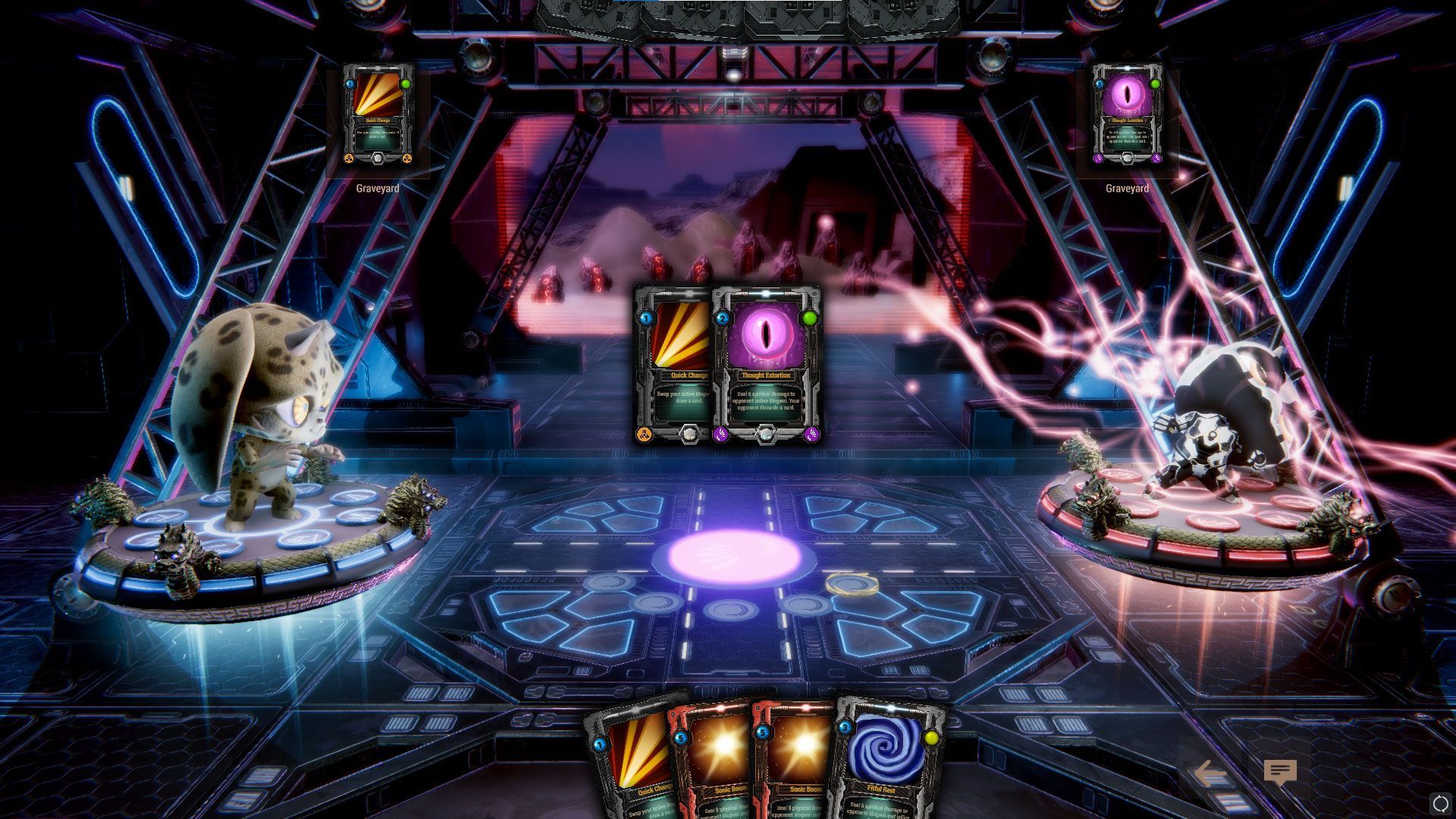1456x819 pixels.
Task: Choose the Fitful Rest card in hand
Action: [889, 762]
